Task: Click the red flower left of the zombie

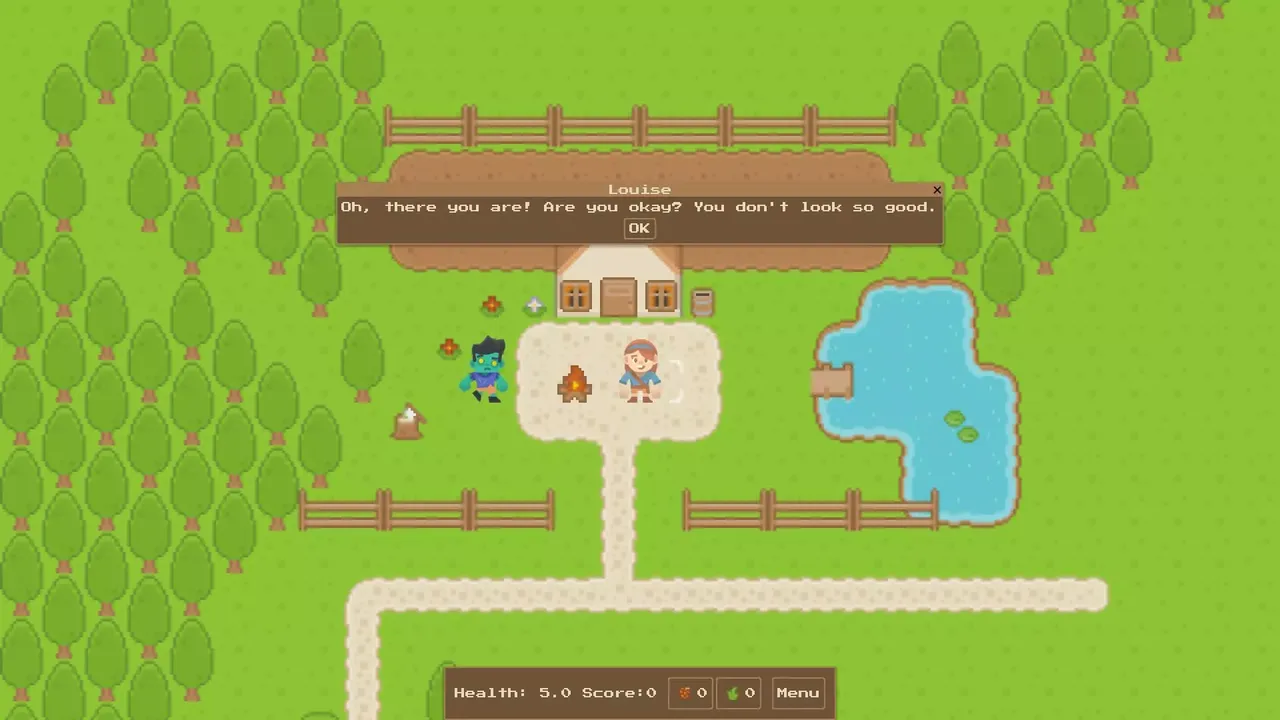Action: point(448,347)
